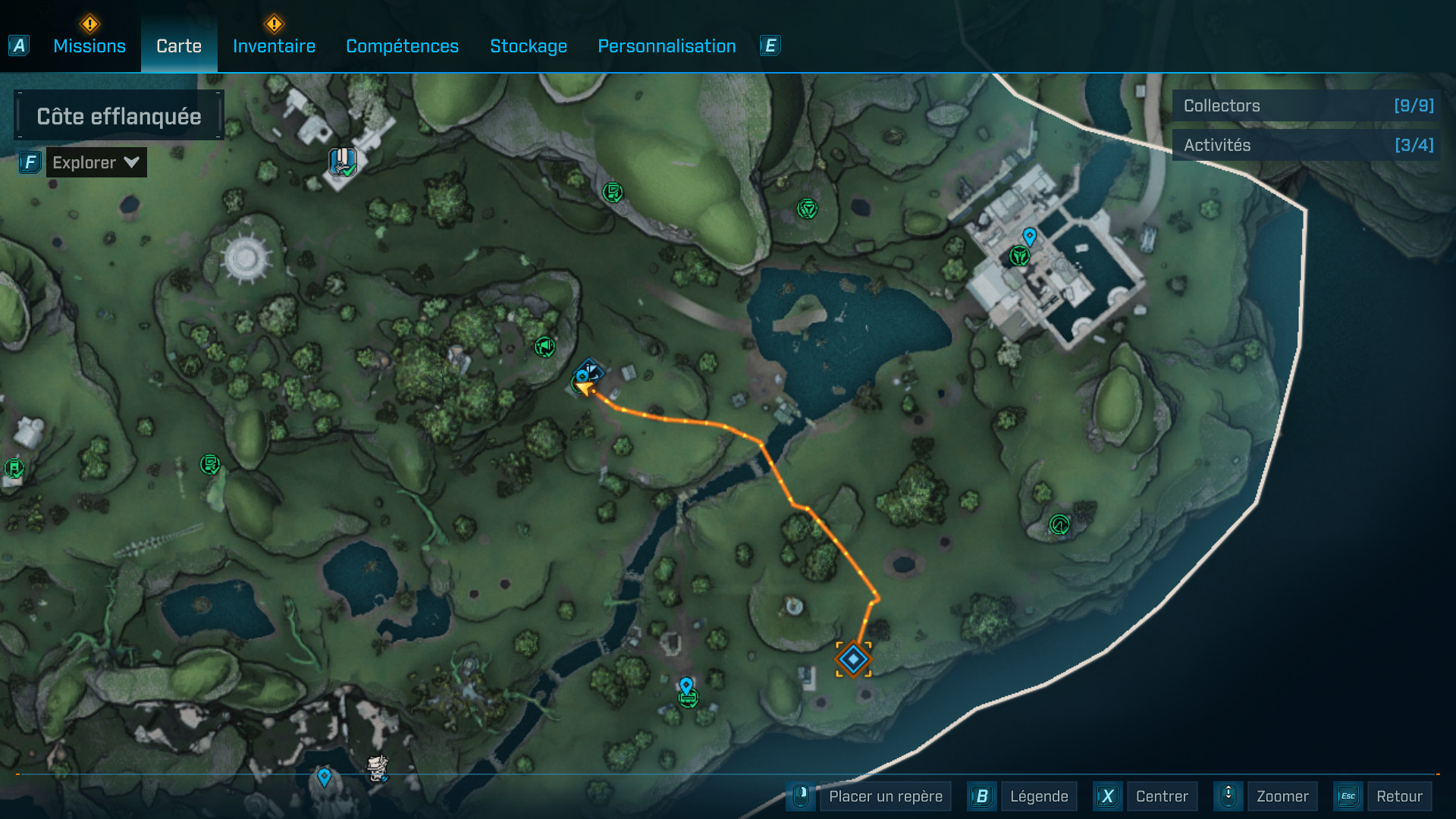Select the Activités progress entry
The width and height of the screenshot is (1456, 819).
(x=1307, y=145)
